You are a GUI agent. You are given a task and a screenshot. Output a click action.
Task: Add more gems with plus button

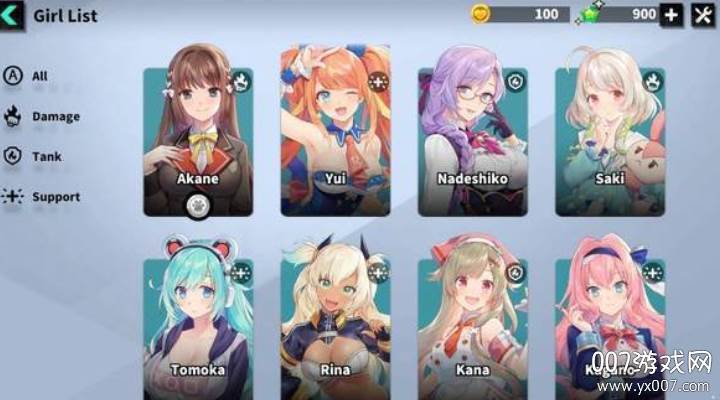coord(672,15)
